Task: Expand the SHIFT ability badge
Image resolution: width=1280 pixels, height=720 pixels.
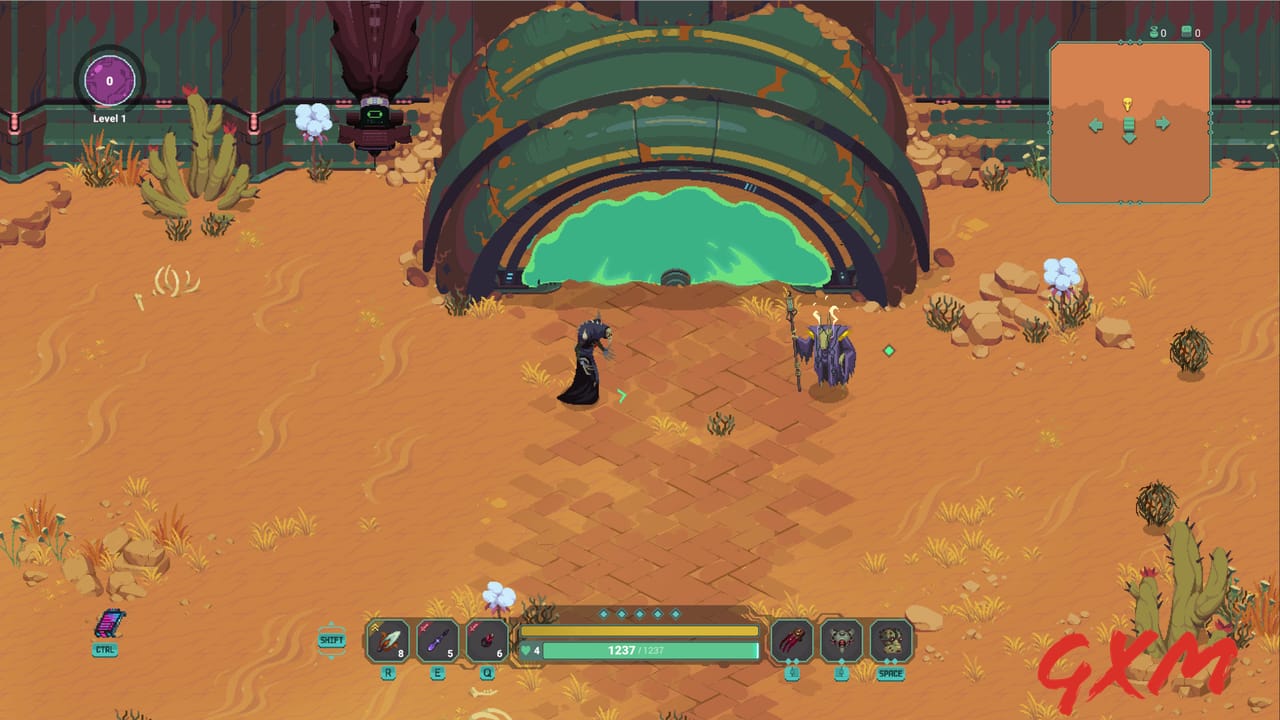Action: click(331, 638)
